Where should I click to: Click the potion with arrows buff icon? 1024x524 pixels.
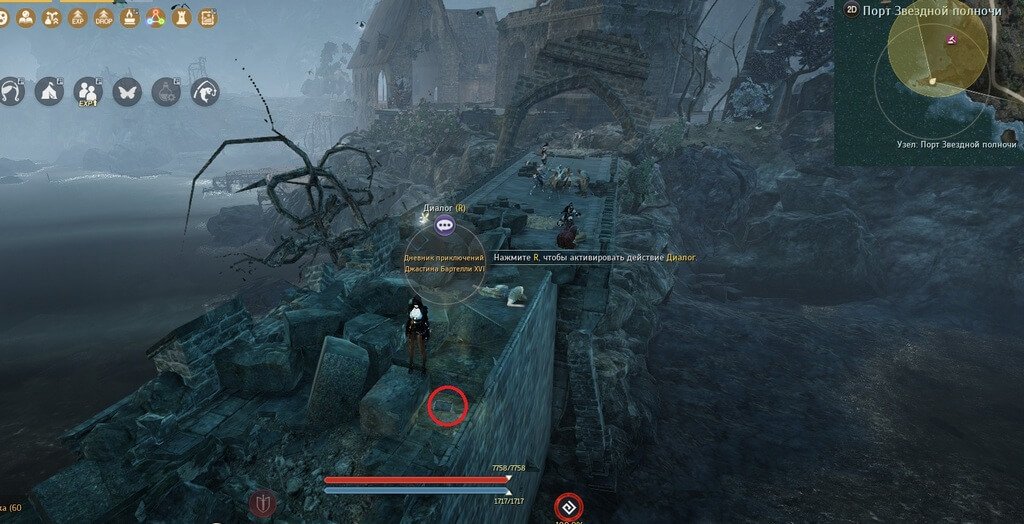[x=51, y=17]
